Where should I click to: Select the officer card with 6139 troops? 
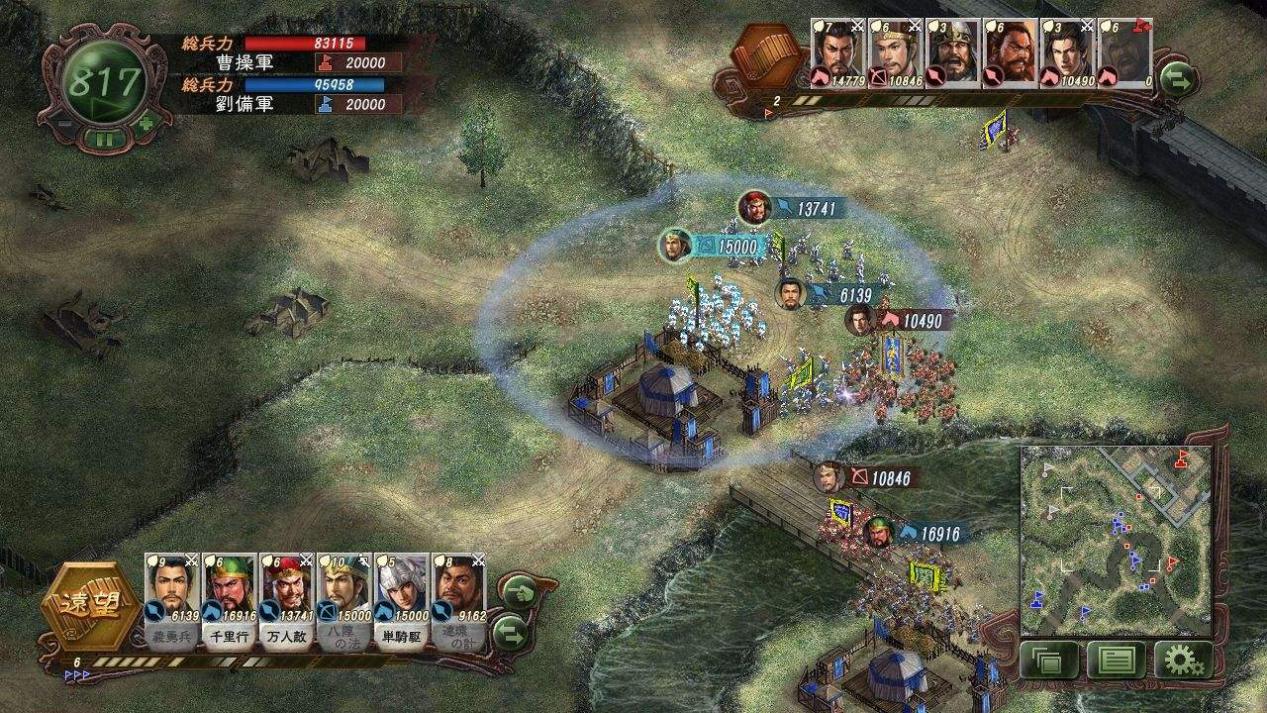point(172,591)
